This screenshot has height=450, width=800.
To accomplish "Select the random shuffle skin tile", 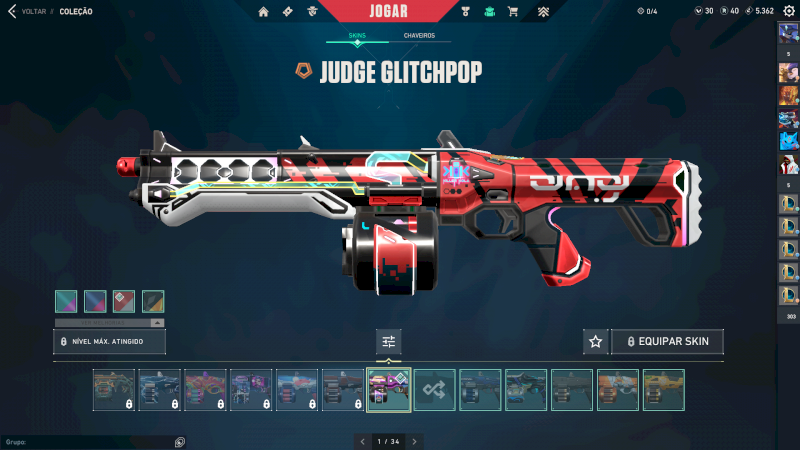I will pyautogui.click(x=435, y=390).
